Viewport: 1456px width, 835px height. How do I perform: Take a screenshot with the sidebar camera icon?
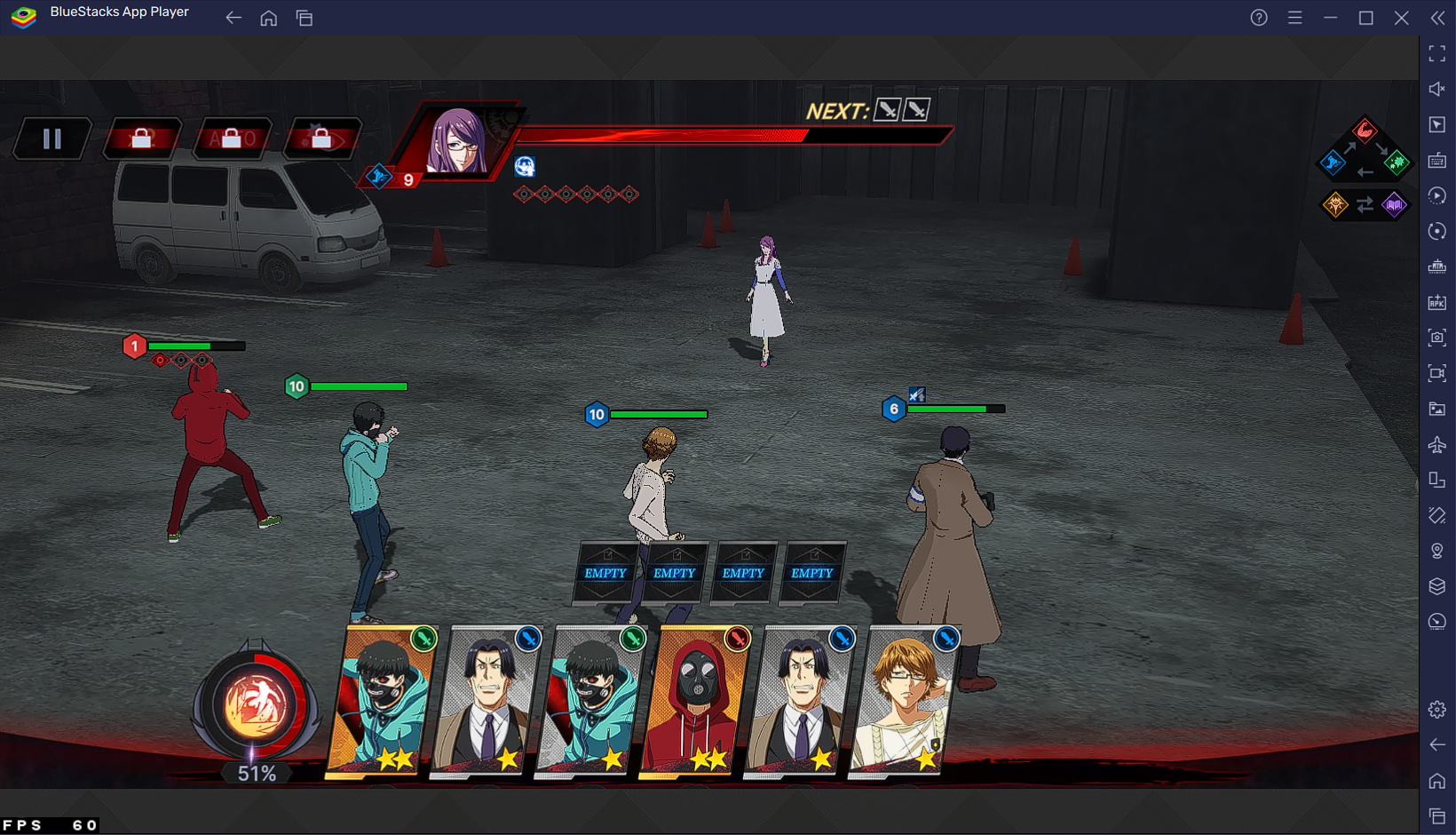coord(1436,338)
